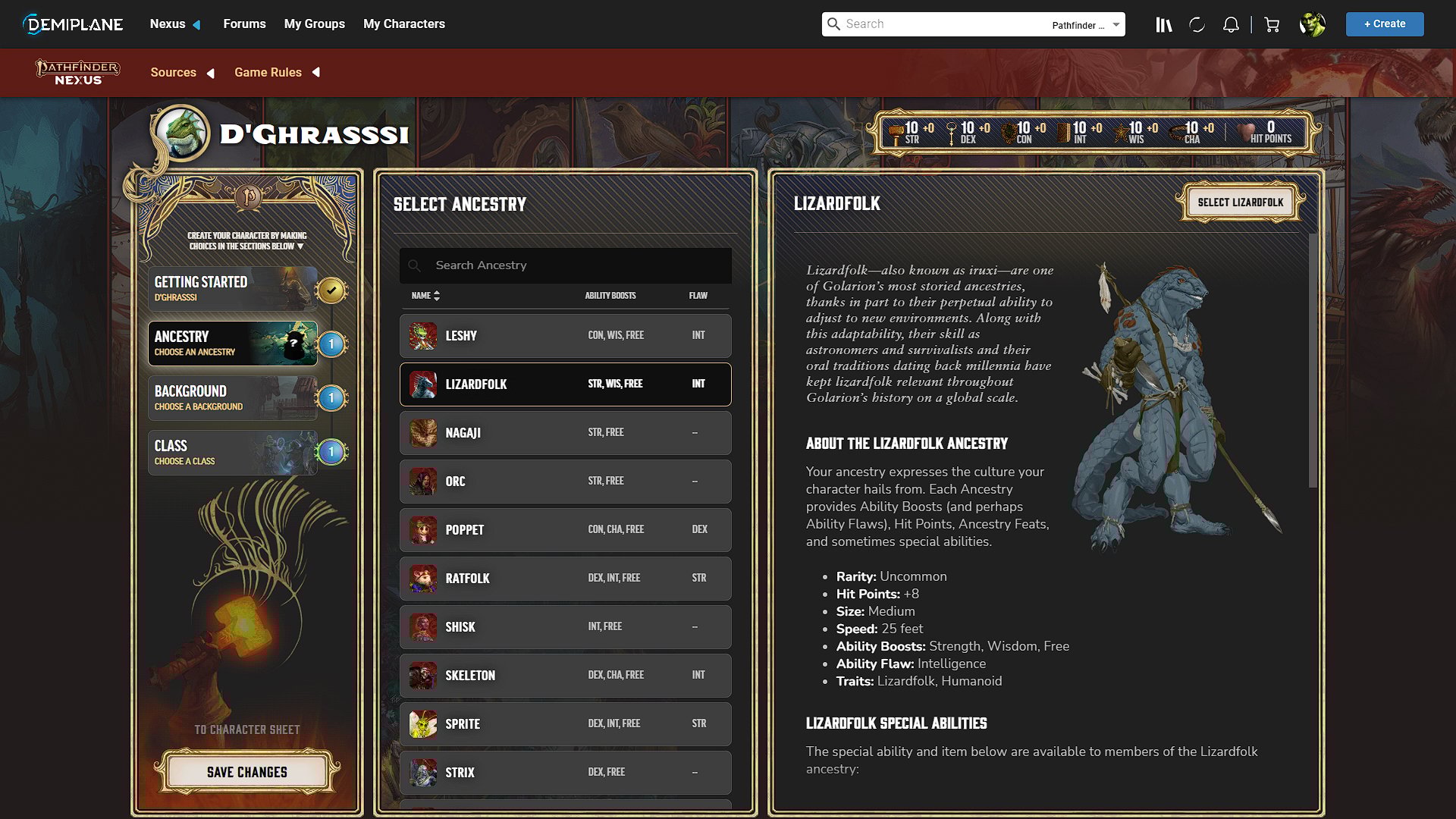This screenshot has width=1456, height=819.
Task: Click the hammer STR ability icon
Action: 895,132
